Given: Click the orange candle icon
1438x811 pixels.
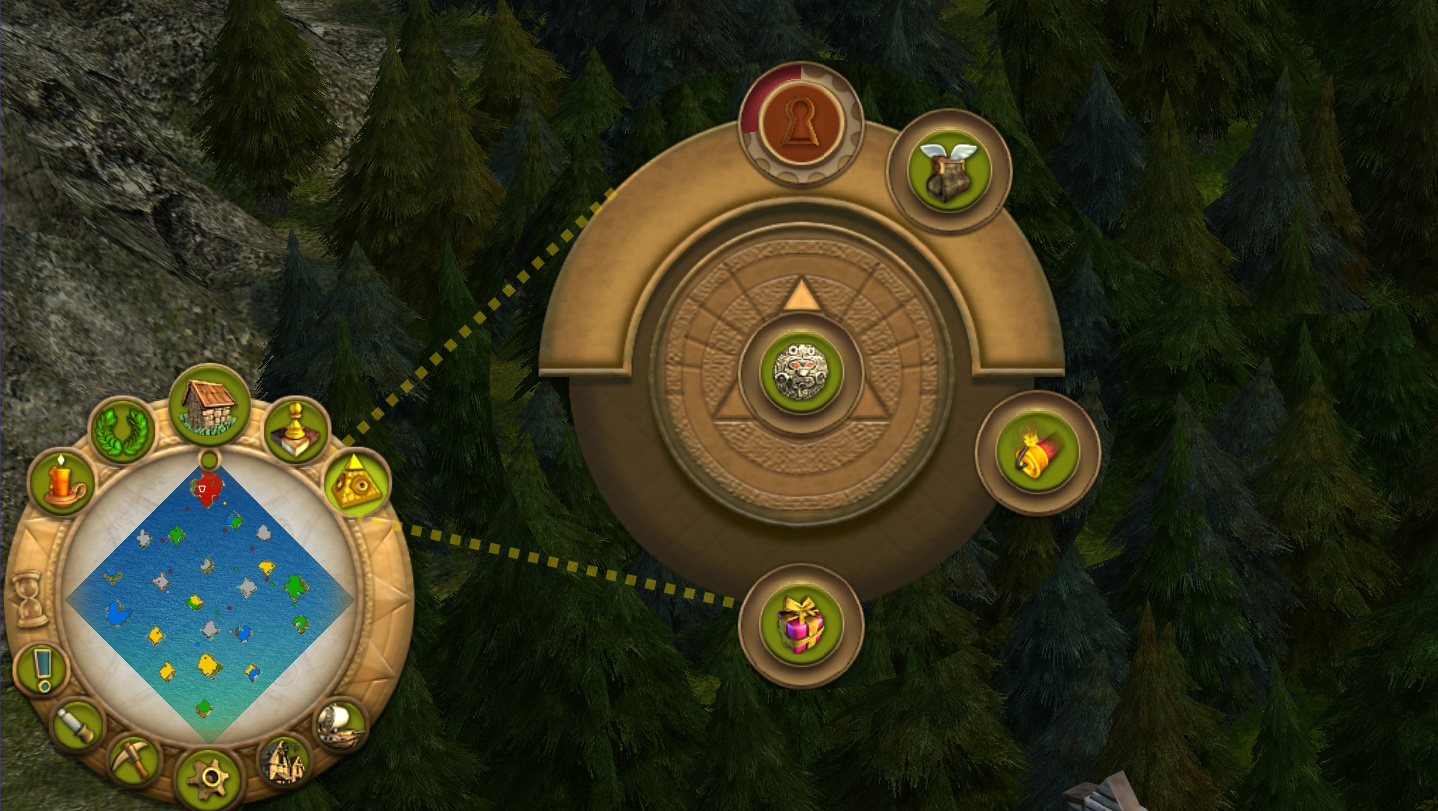Looking at the screenshot, I should (62, 482).
